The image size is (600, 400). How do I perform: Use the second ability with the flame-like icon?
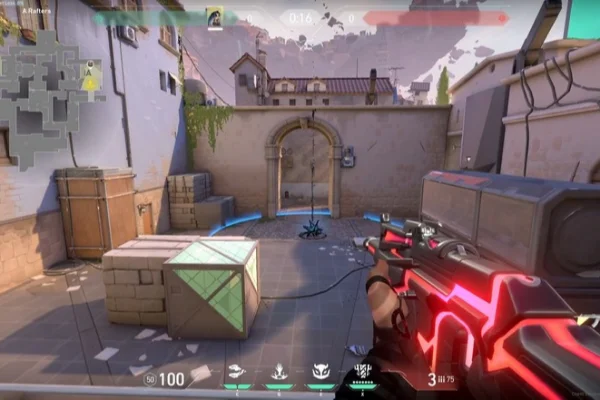[x=279, y=371]
